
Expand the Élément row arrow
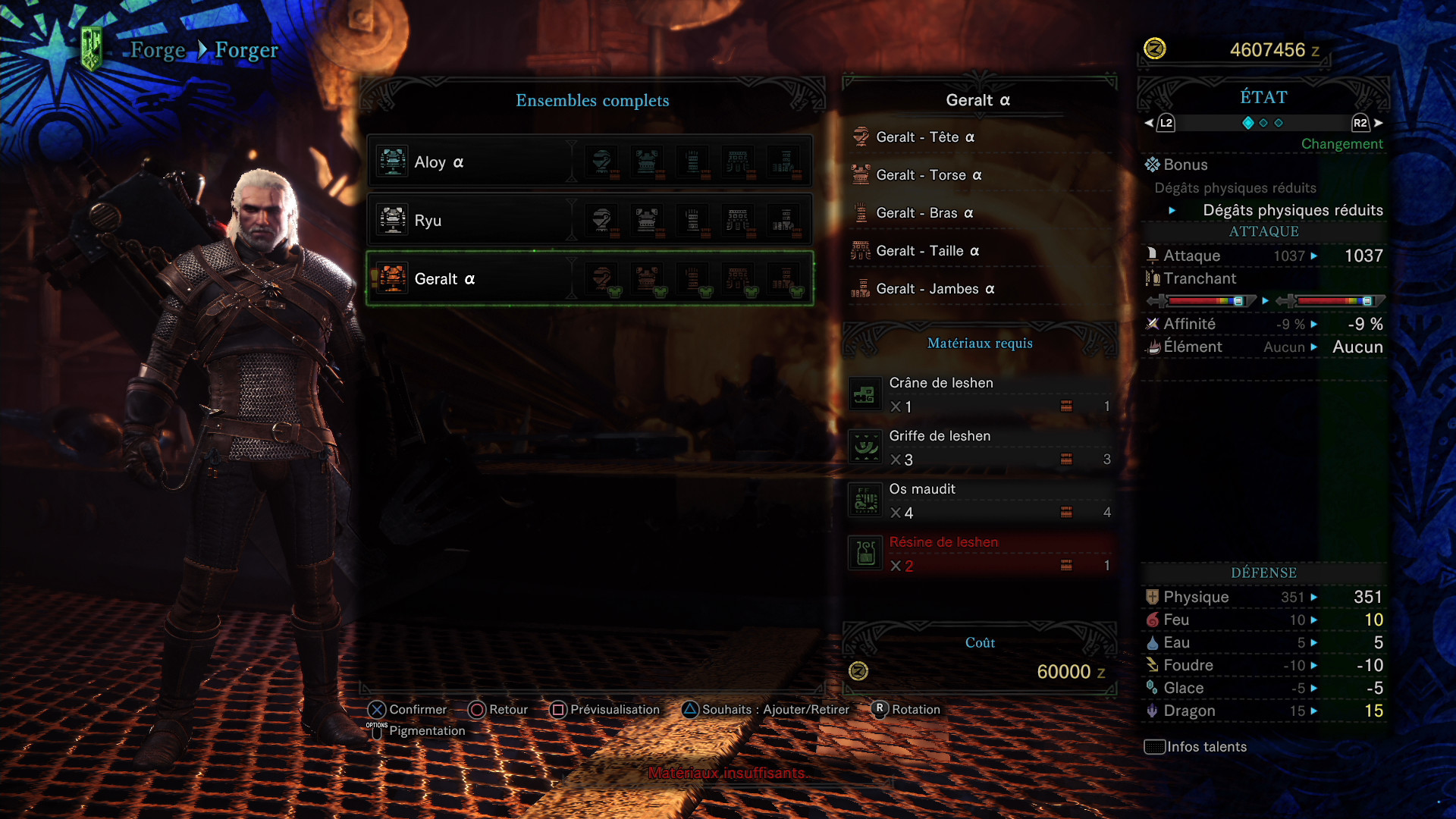pyautogui.click(x=1313, y=347)
